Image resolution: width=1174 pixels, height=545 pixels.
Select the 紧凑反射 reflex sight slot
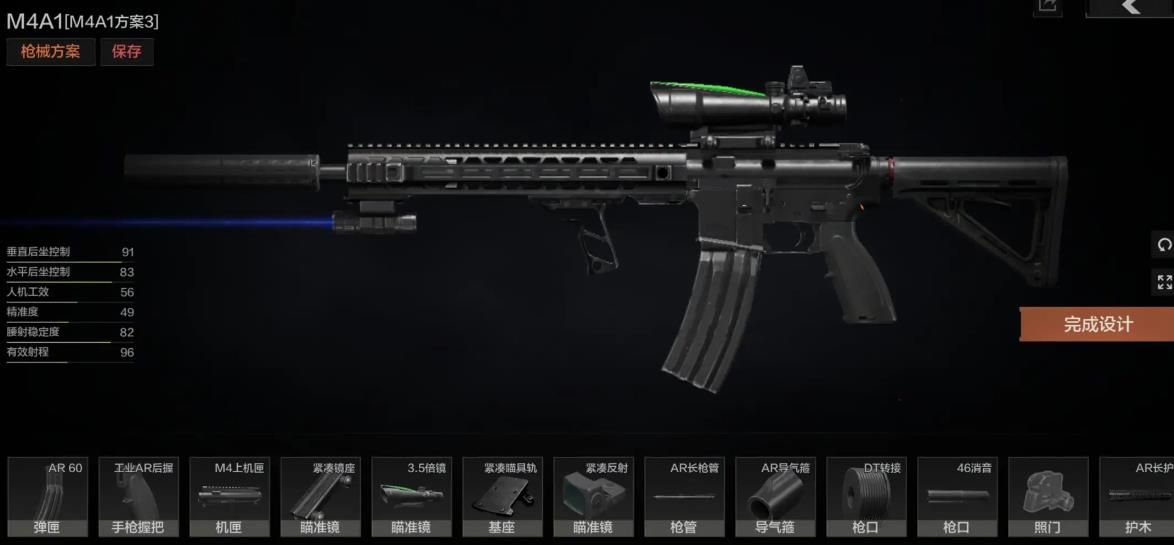[593, 497]
